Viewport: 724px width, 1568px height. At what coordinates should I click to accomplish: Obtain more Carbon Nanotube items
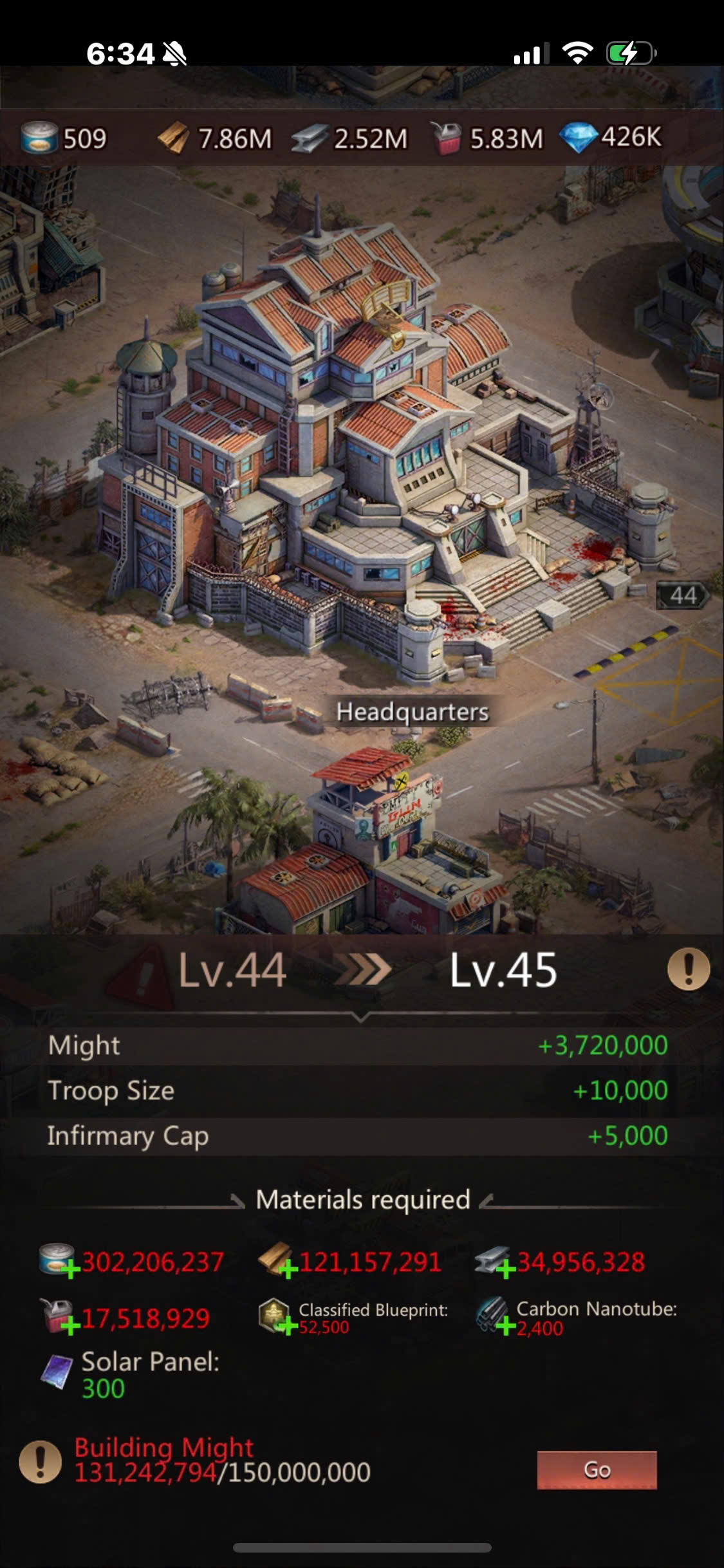pos(505,1325)
